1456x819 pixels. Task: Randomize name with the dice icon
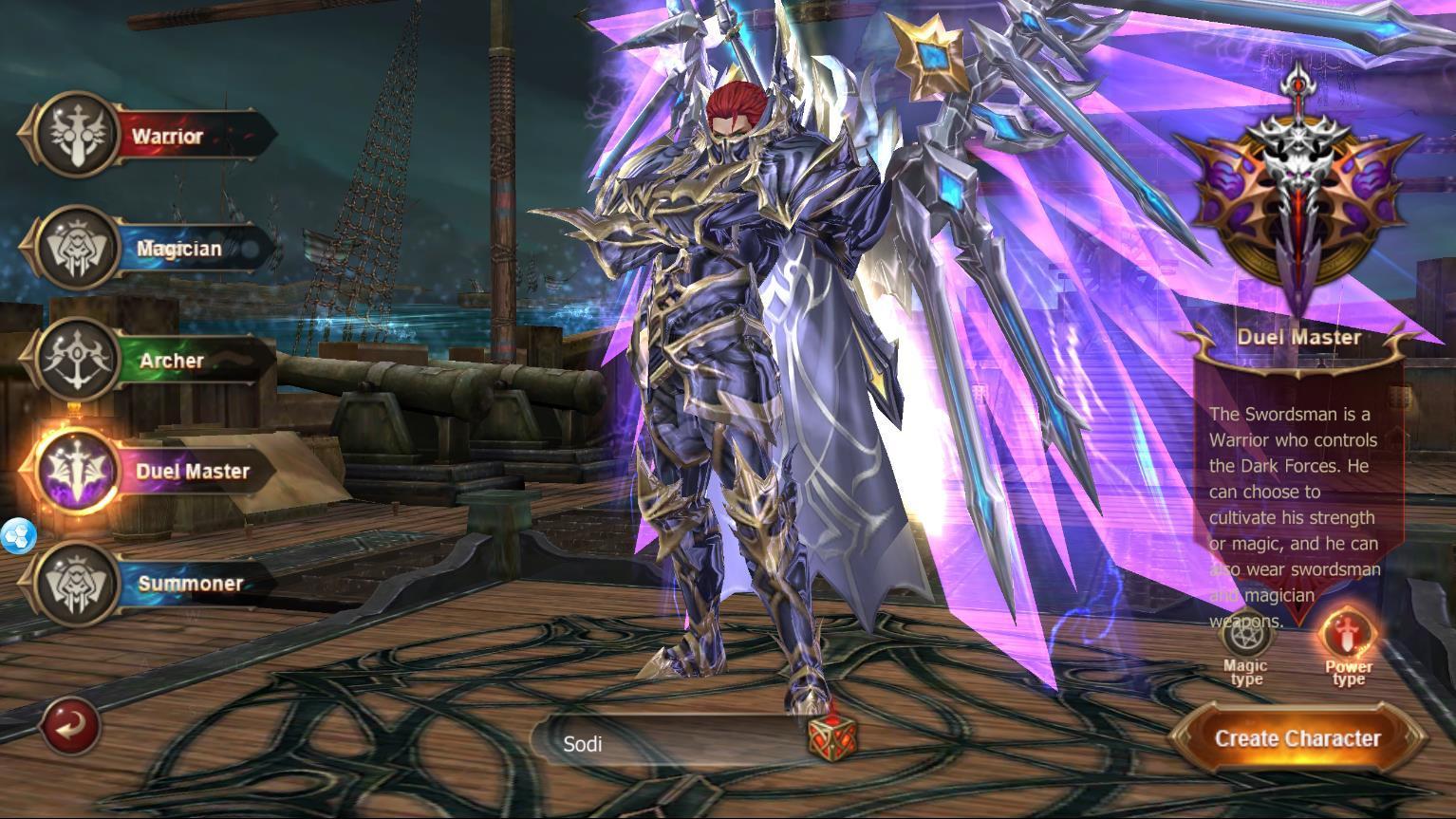click(831, 735)
